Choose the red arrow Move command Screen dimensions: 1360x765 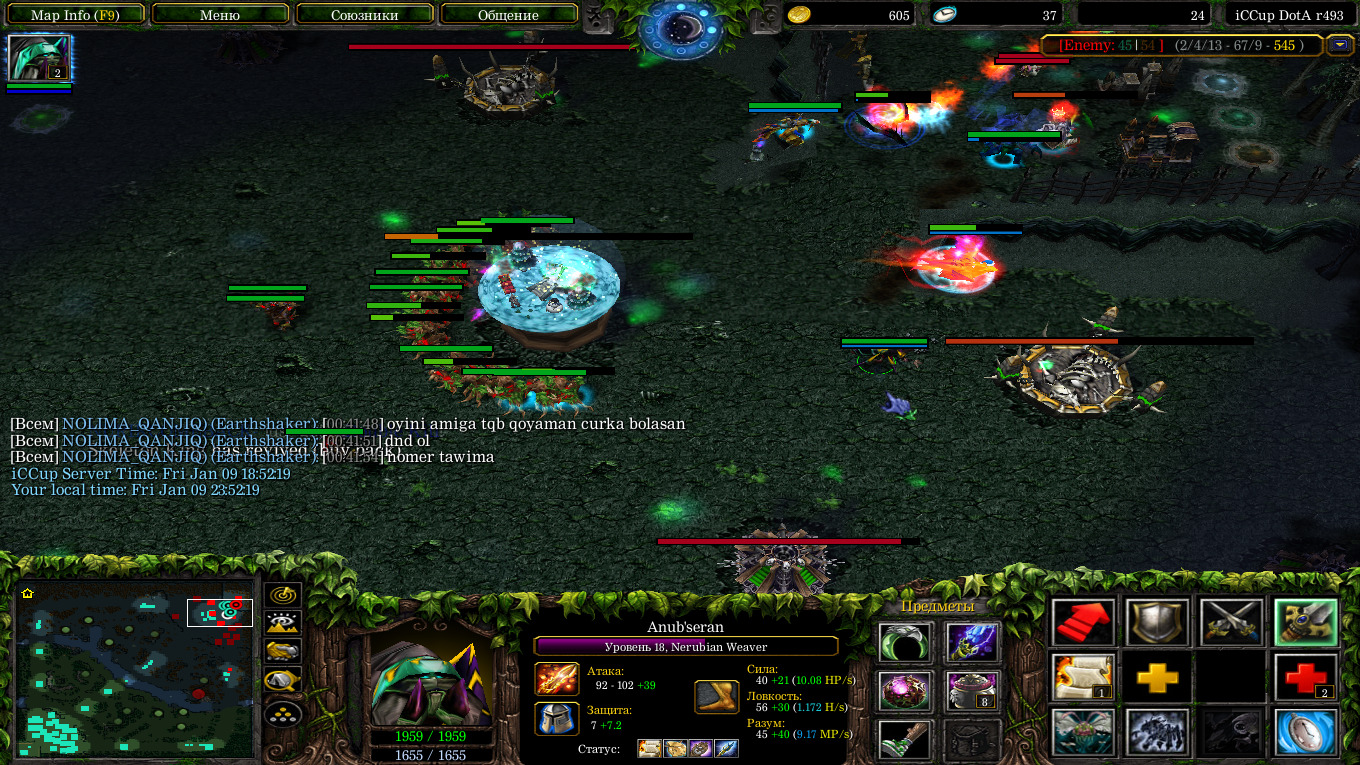1083,623
